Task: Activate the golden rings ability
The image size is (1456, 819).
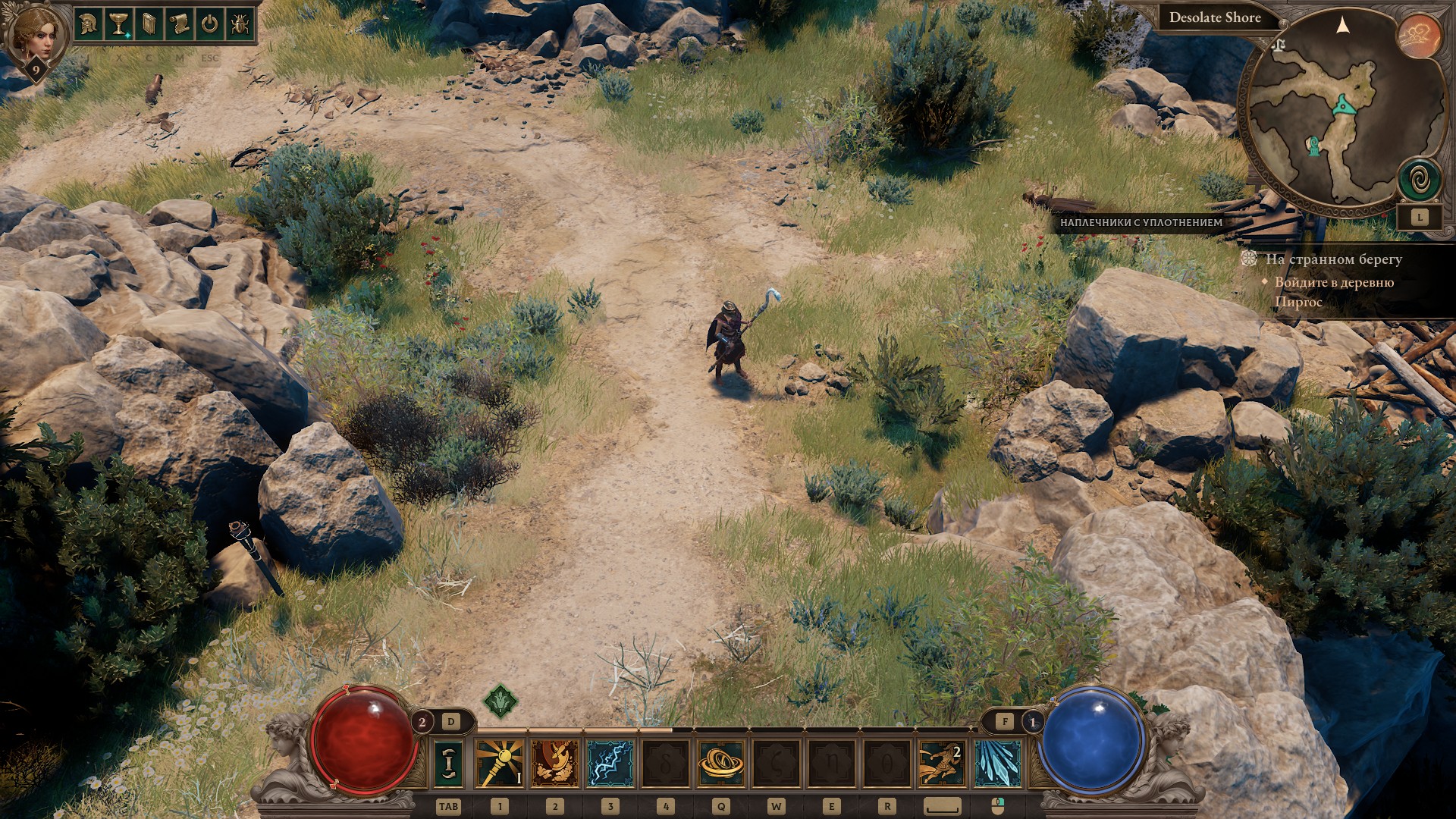Action: pyautogui.click(x=720, y=764)
